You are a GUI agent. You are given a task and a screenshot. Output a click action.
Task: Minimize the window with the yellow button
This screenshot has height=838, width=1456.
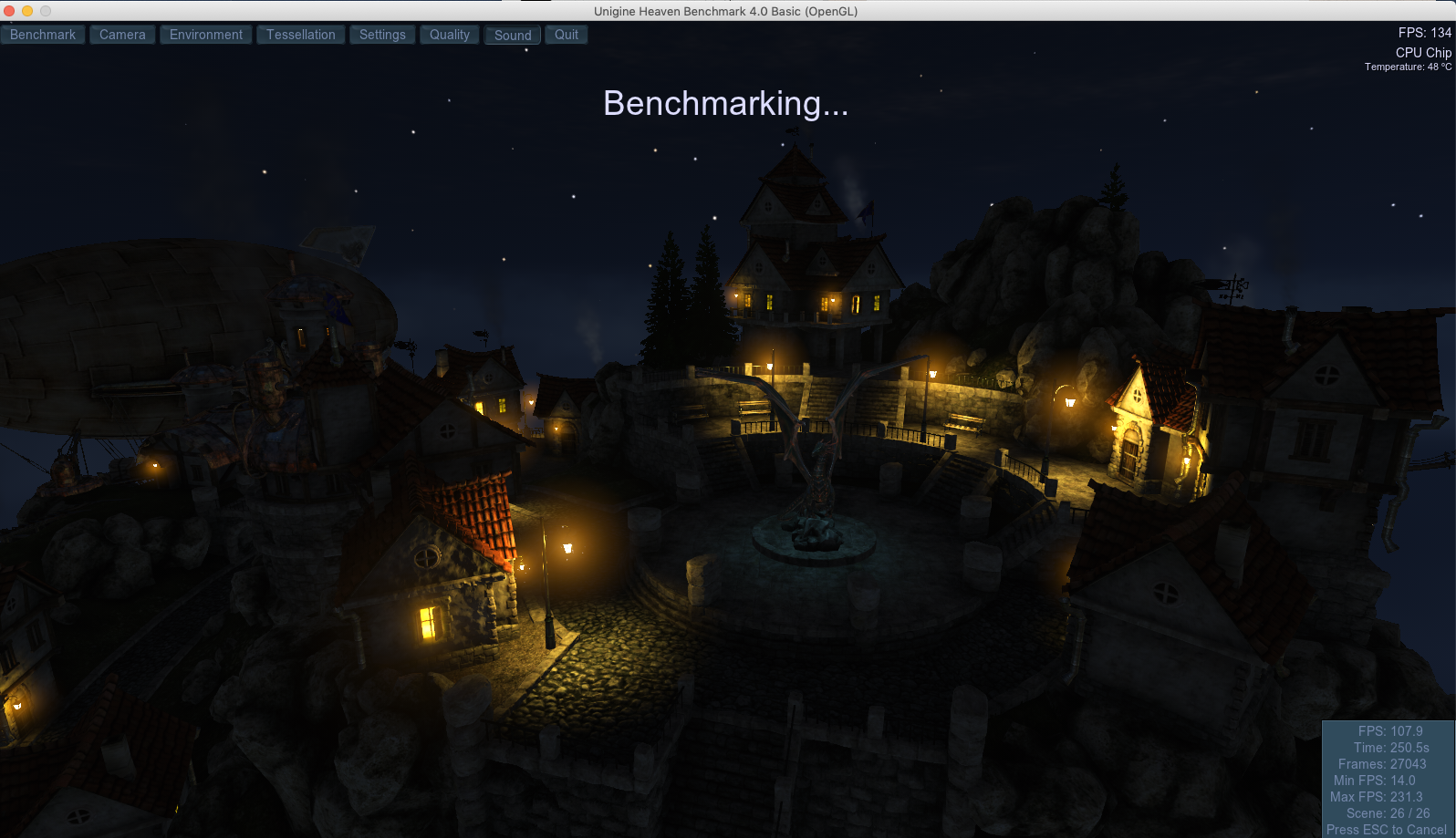coord(27,11)
